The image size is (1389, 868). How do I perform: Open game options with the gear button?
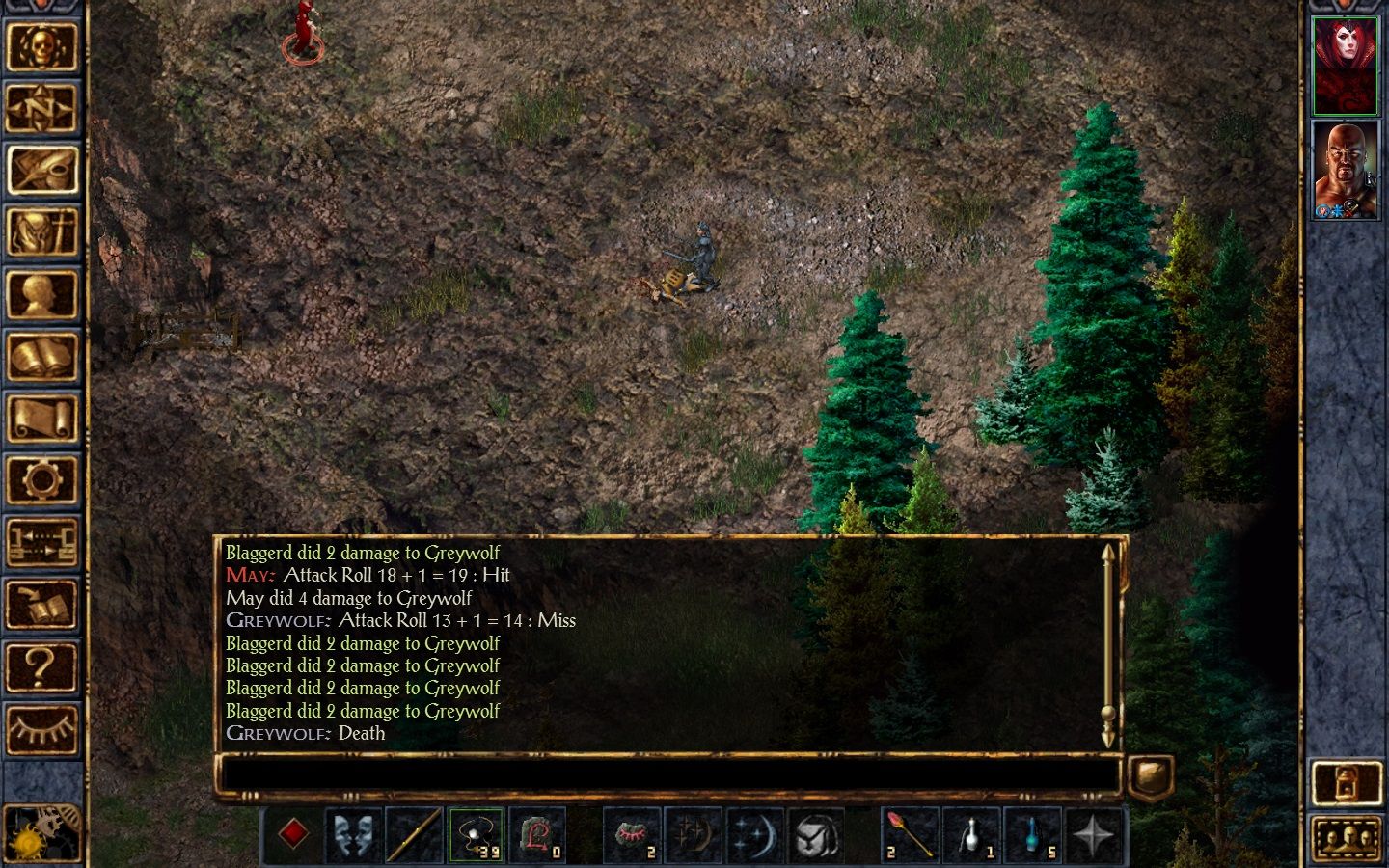[41, 480]
